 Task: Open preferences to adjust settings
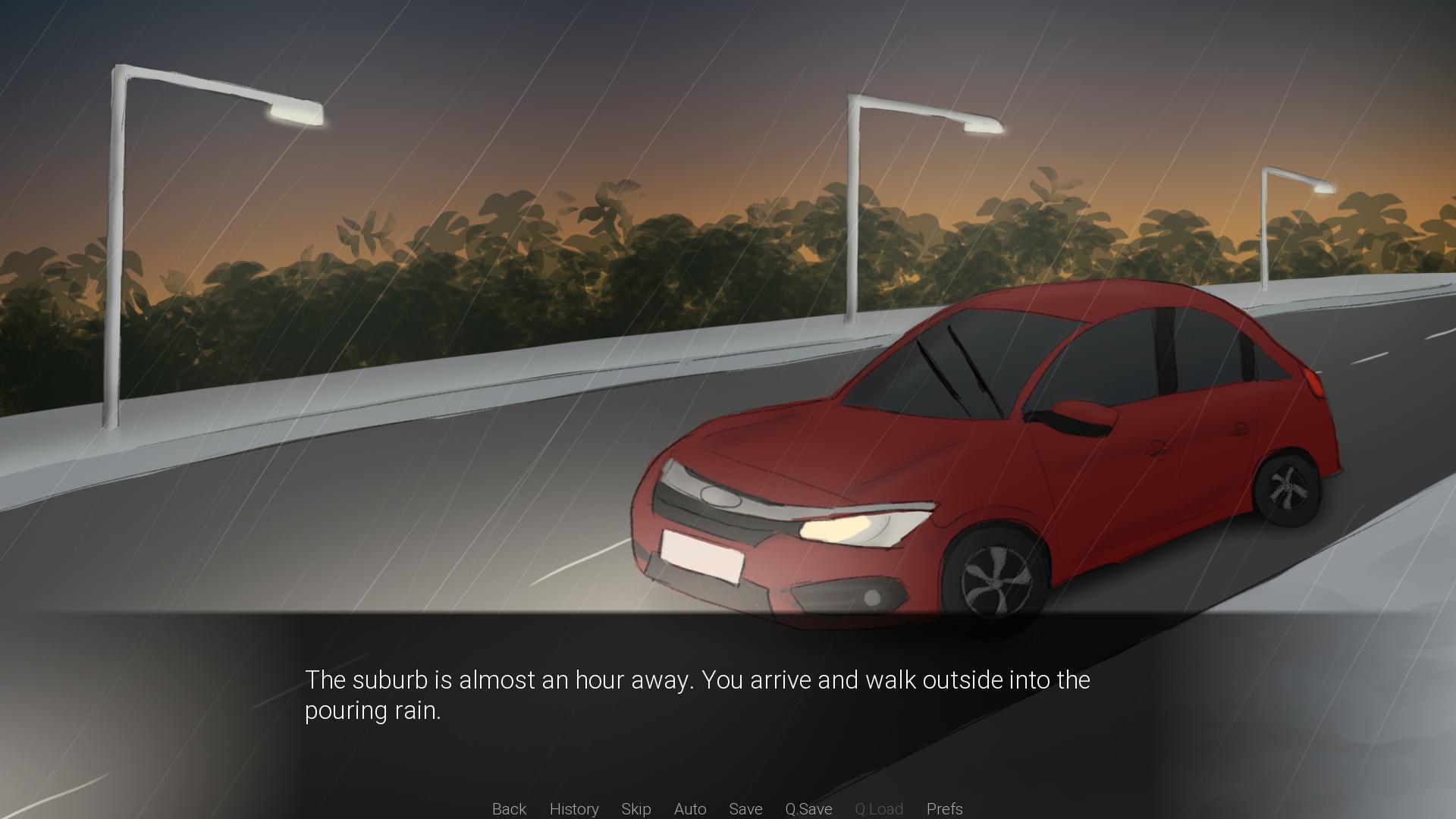(944, 809)
